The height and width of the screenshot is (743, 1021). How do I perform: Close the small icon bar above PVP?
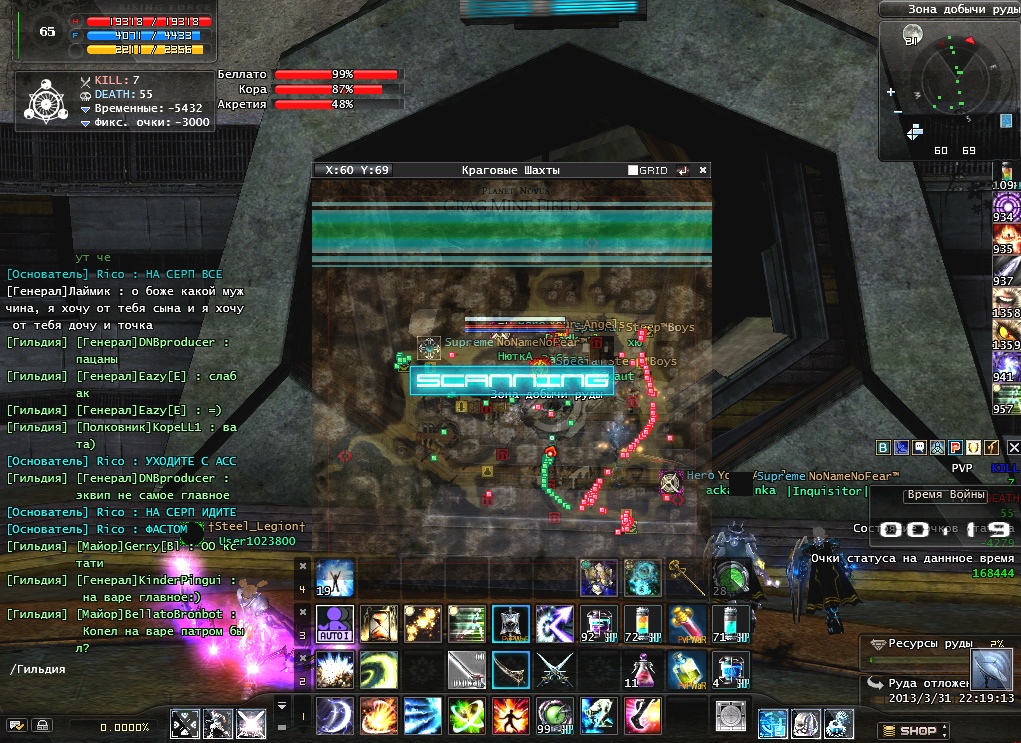coord(1013,448)
